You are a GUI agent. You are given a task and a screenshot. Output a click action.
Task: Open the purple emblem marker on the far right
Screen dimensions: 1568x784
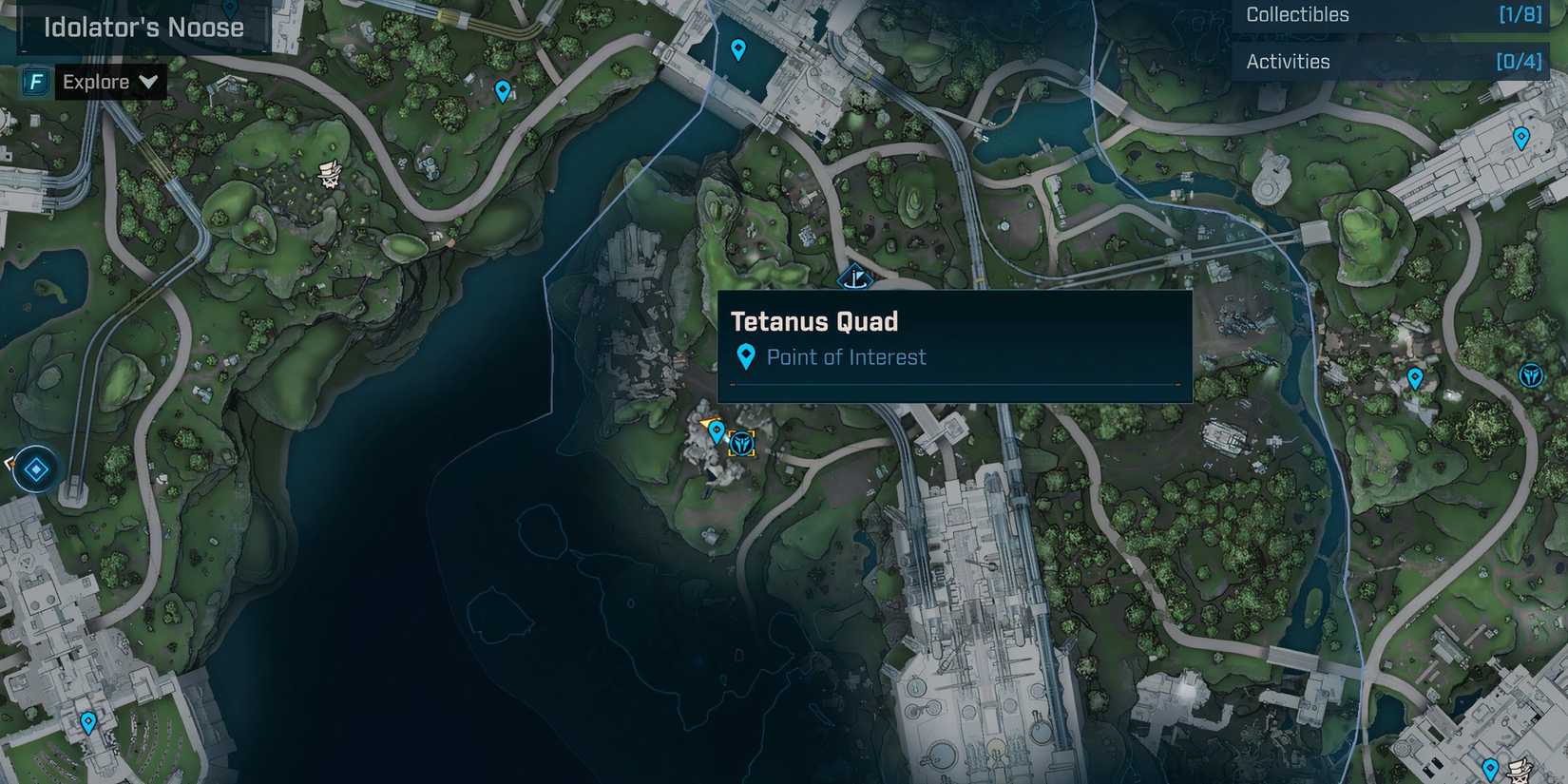coord(1531,374)
